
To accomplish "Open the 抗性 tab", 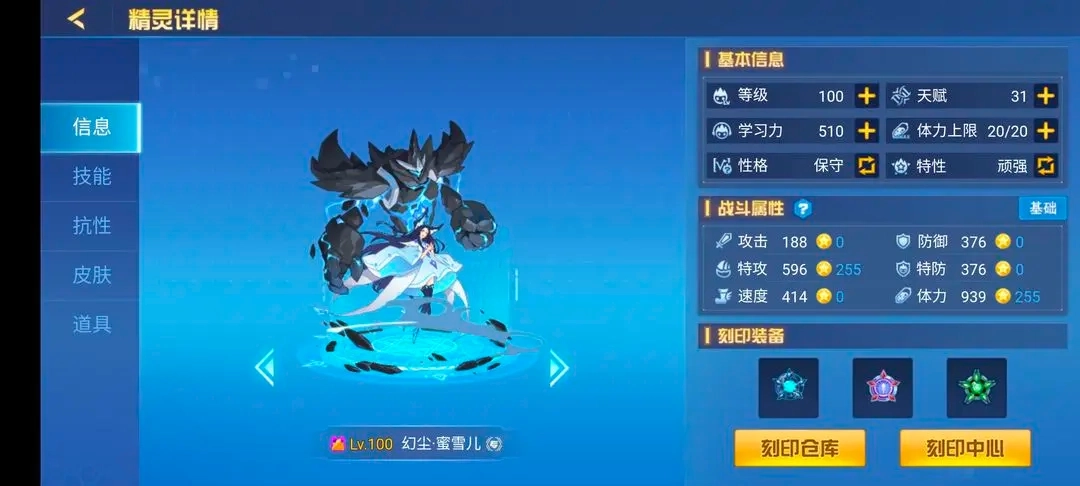I will [91, 226].
